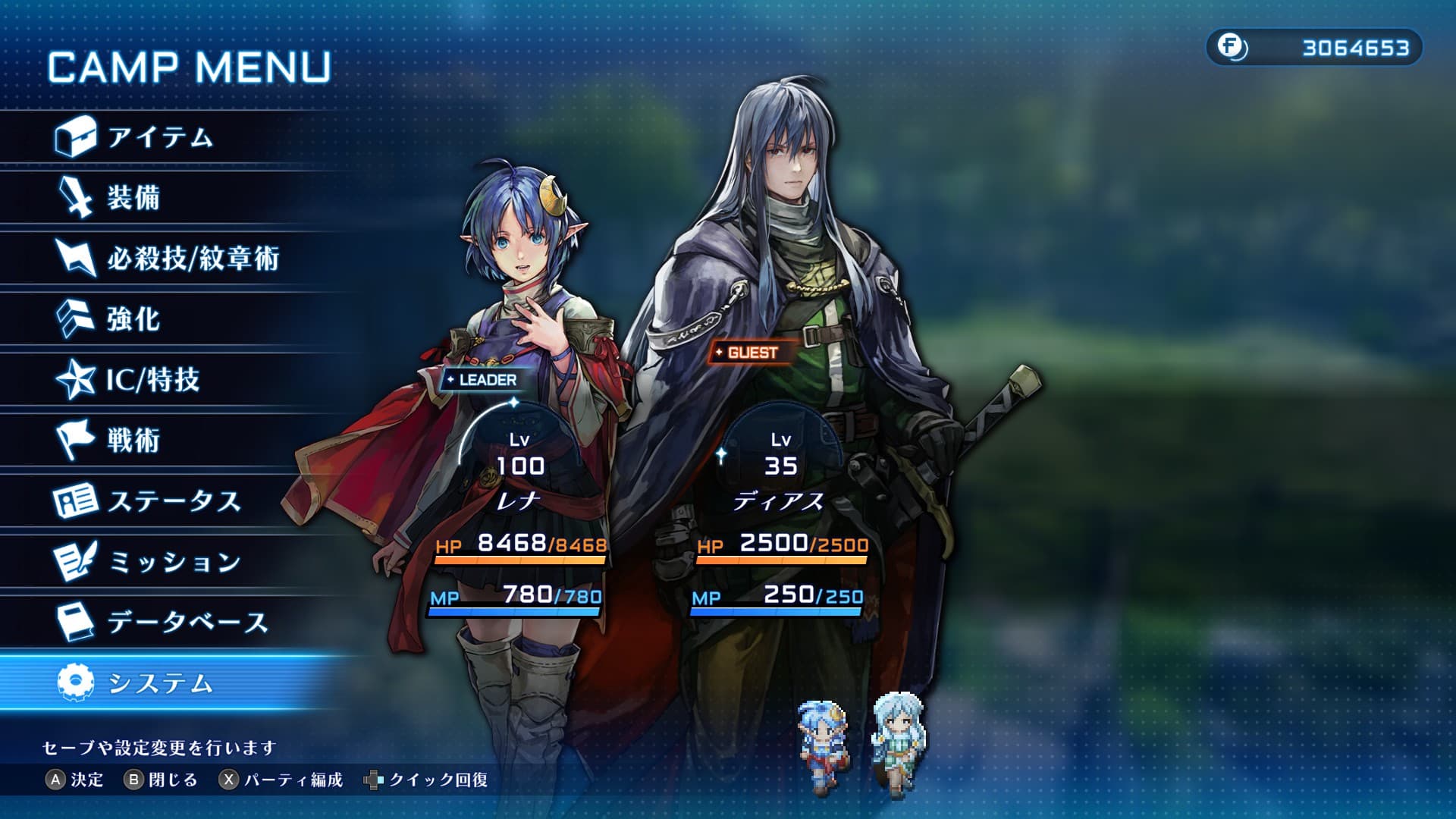Open 必殺技/紋章術 skills menu
The height and width of the screenshot is (819, 1456).
click(x=193, y=259)
